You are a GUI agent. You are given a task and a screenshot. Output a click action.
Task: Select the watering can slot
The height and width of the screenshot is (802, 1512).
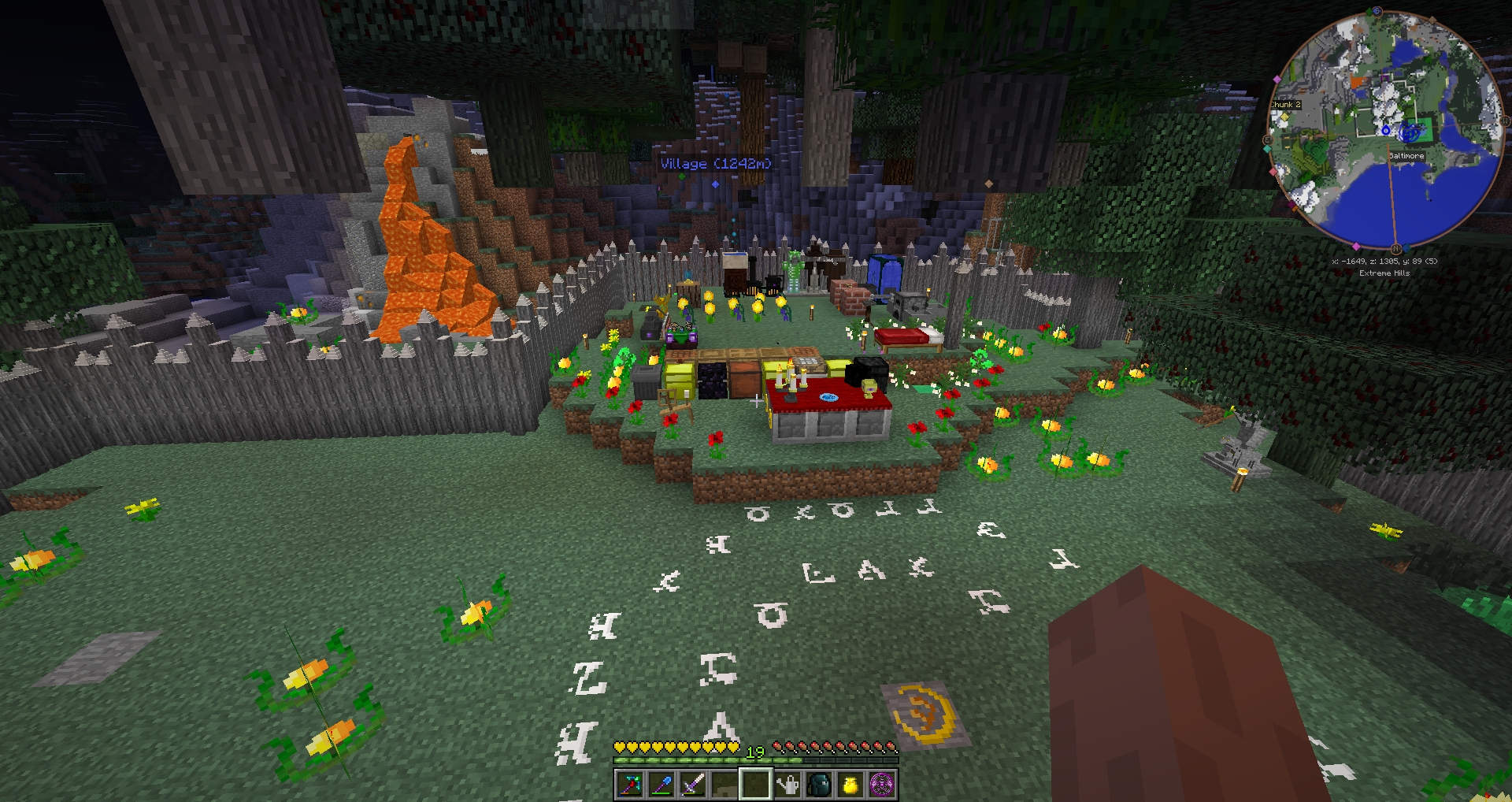pos(787,785)
